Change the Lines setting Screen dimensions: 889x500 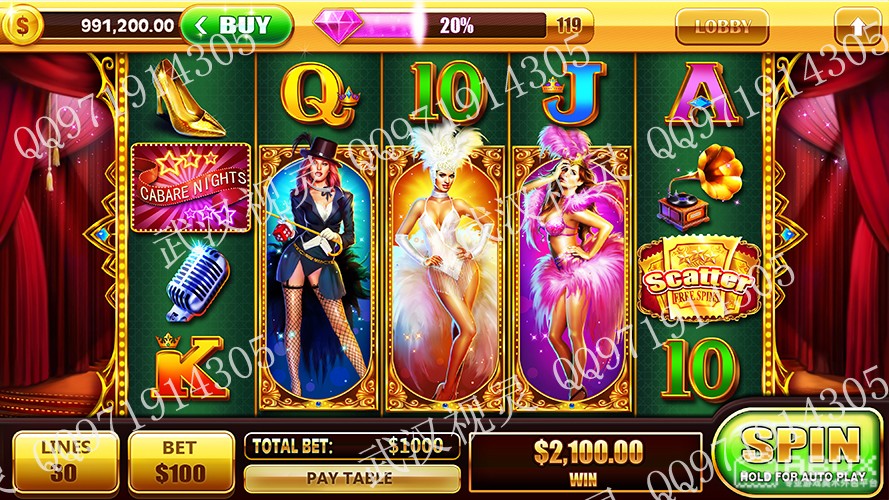pyautogui.click(x=66, y=461)
